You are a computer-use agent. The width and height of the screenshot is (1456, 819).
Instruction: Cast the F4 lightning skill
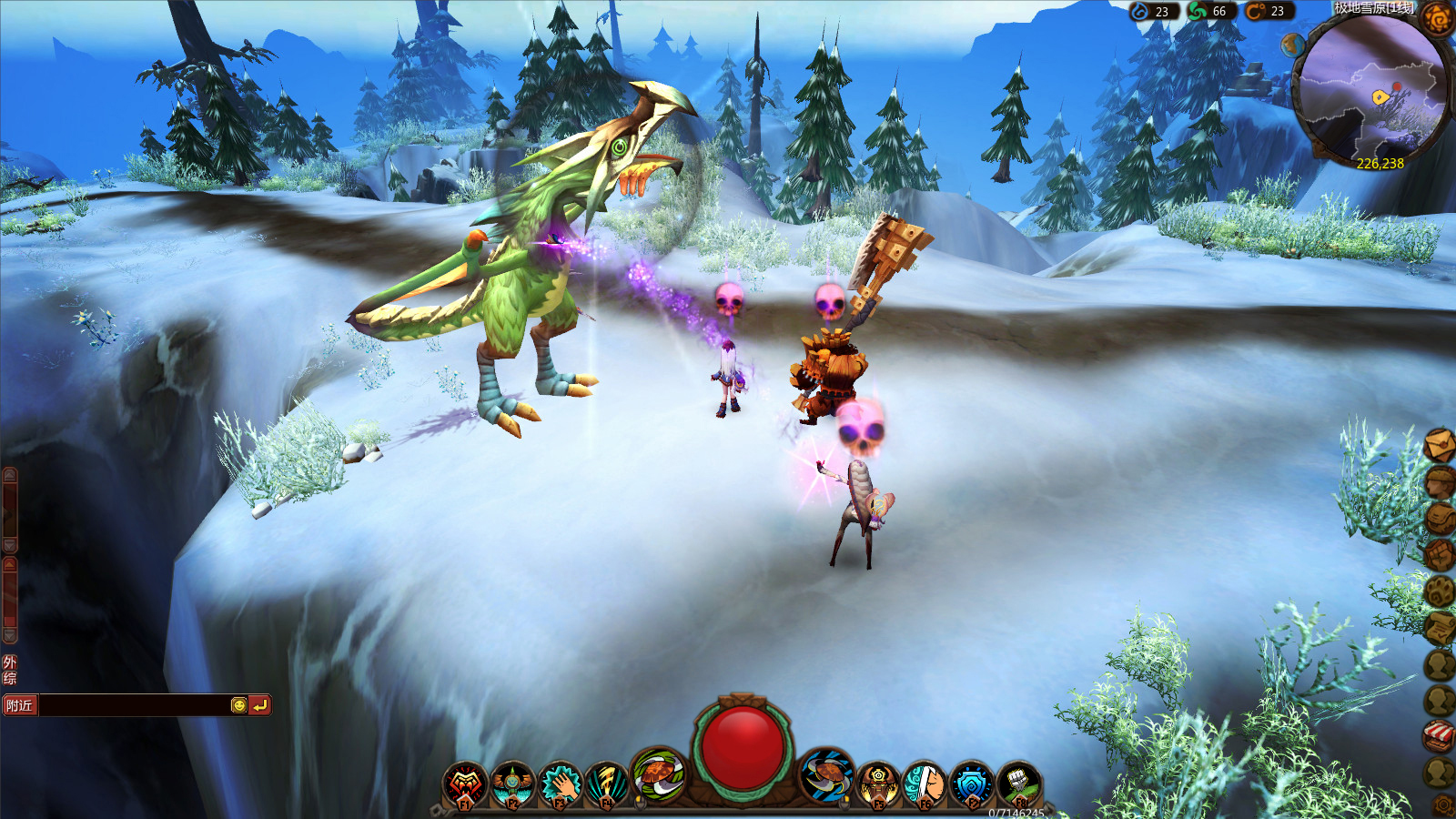pyautogui.click(x=607, y=784)
